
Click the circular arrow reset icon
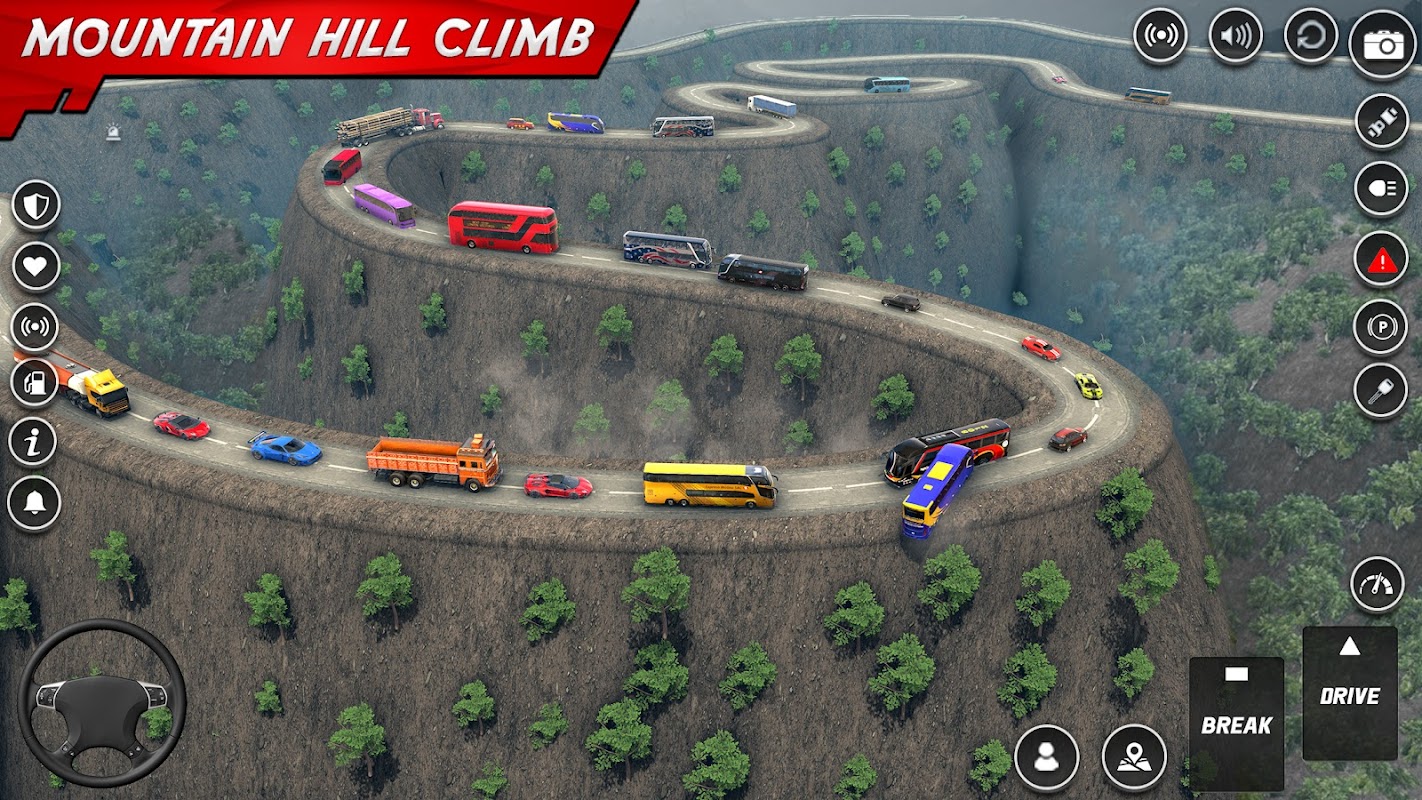(1310, 37)
